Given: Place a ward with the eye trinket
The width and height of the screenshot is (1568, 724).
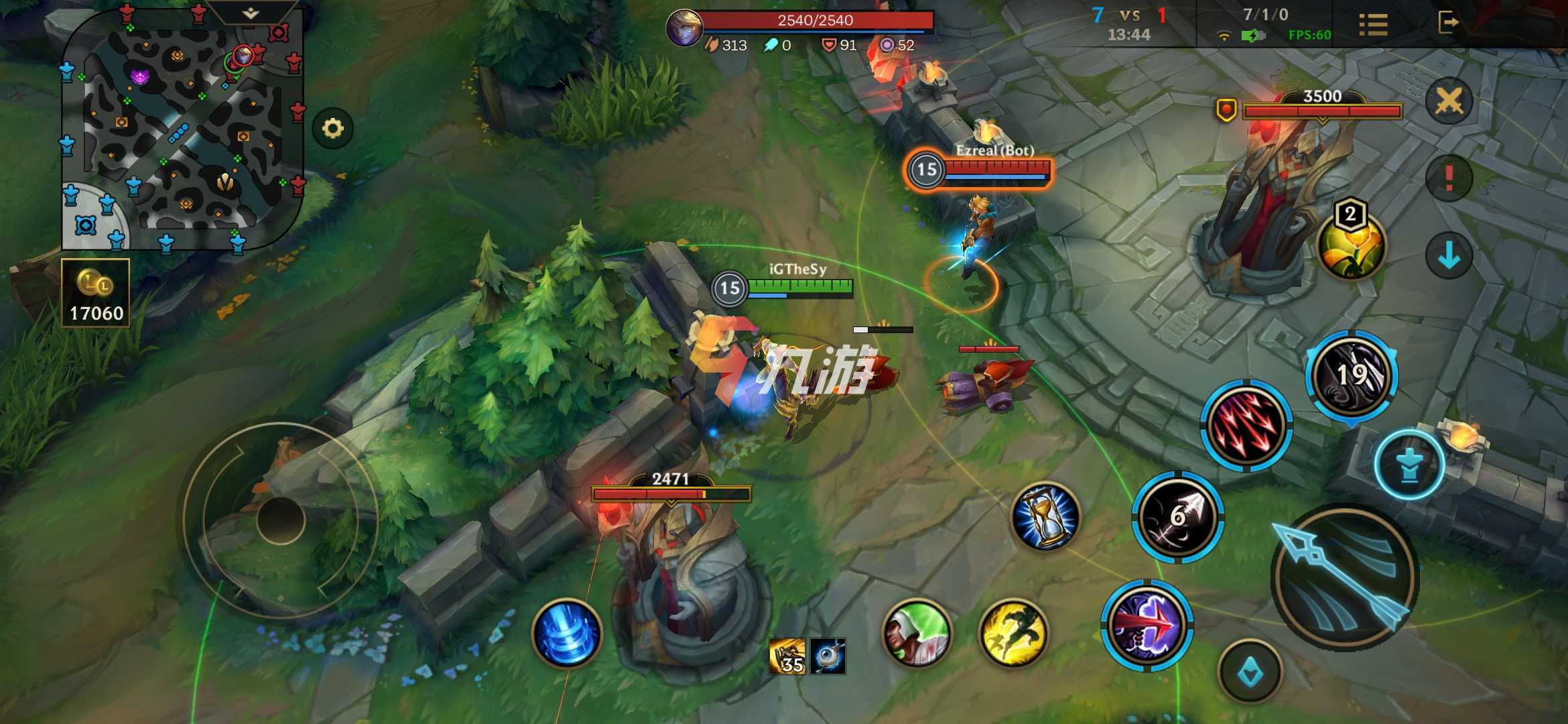Looking at the screenshot, I should pos(828,656).
